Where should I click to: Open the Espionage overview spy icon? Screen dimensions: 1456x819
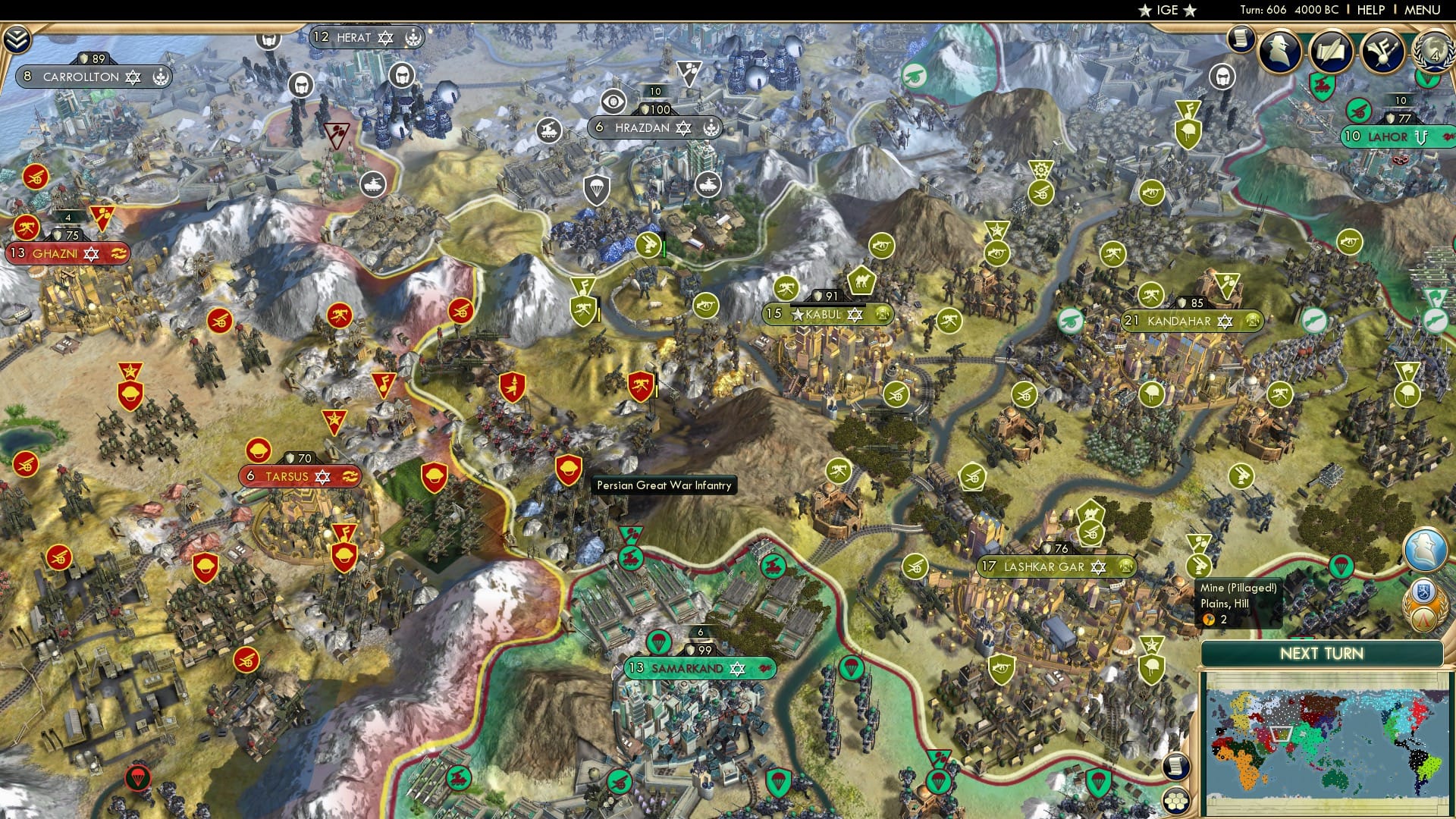coord(1279,51)
